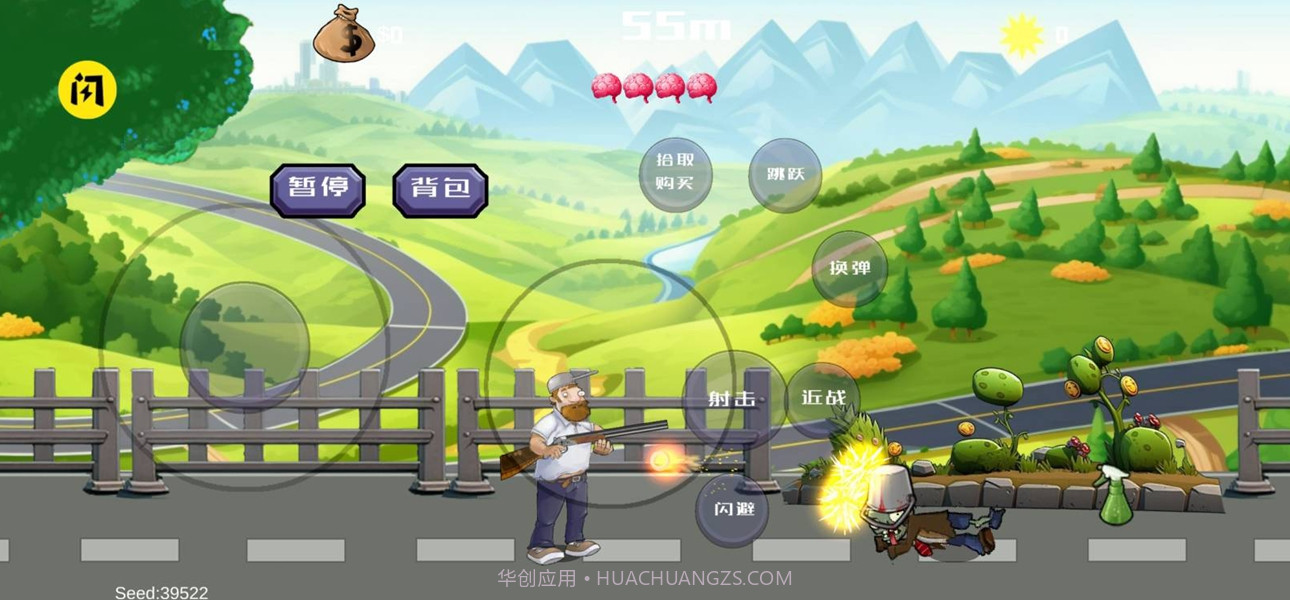This screenshot has width=1290, height=600.
Task: Fire the shotgun with 射击 button
Action: coord(733,398)
